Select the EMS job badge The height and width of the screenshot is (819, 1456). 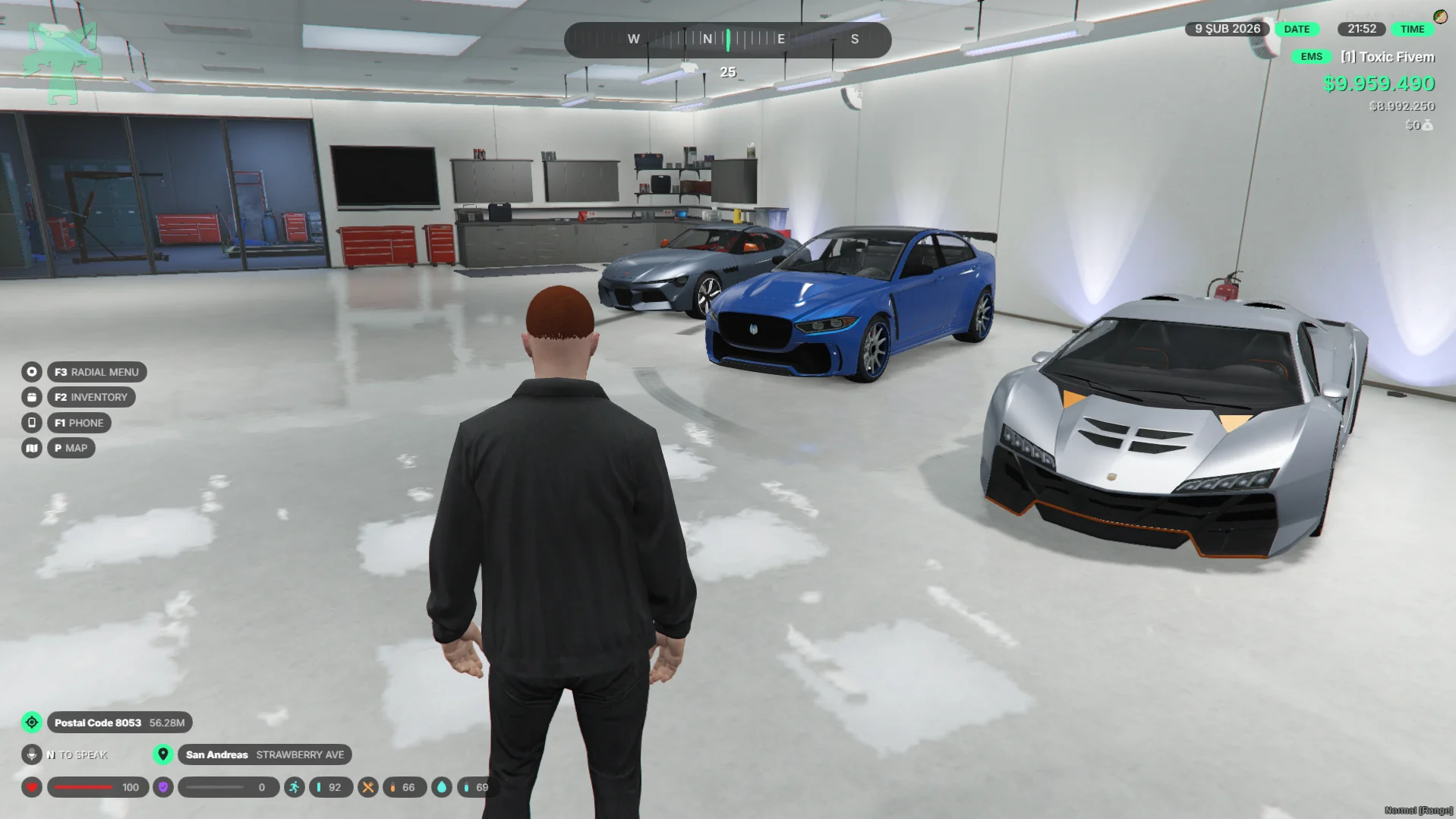pyautogui.click(x=1311, y=57)
